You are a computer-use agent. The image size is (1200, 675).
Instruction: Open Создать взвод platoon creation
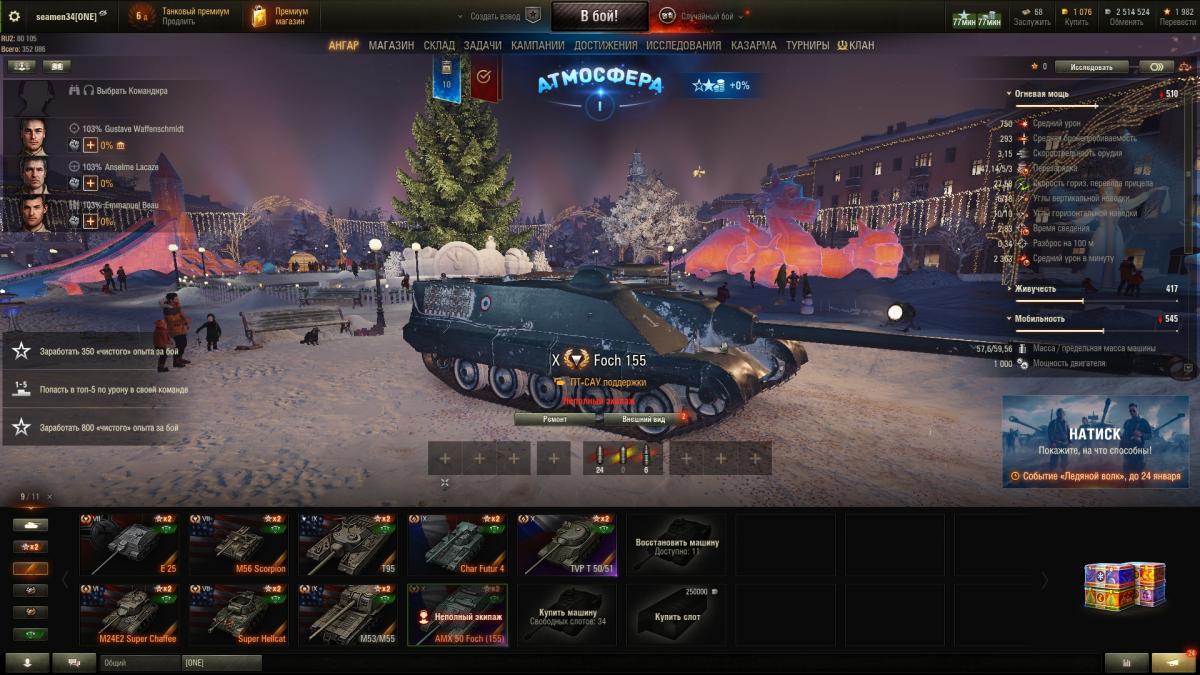pos(495,16)
